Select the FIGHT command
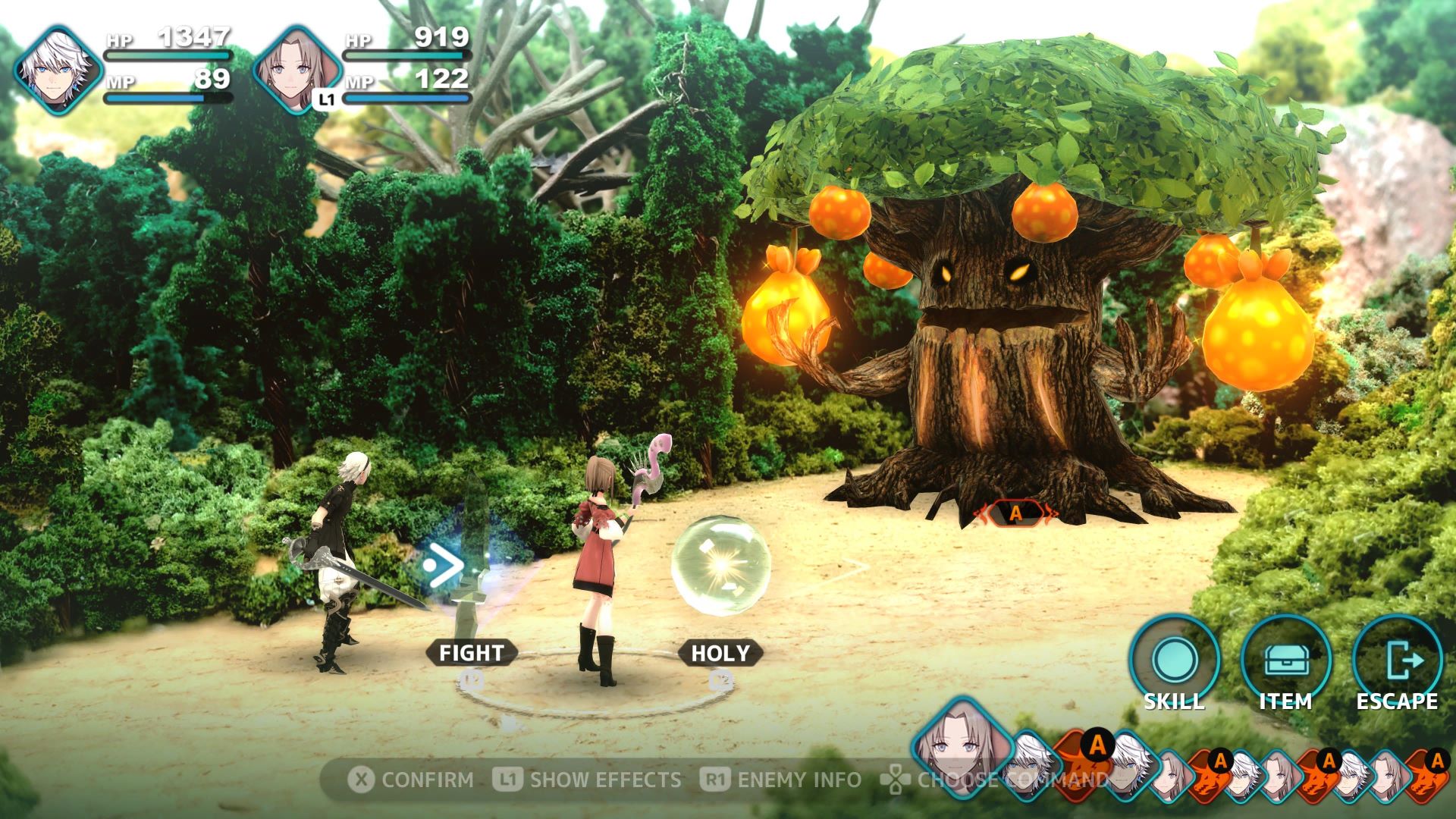The width and height of the screenshot is (1456, 819). (471, 653)
